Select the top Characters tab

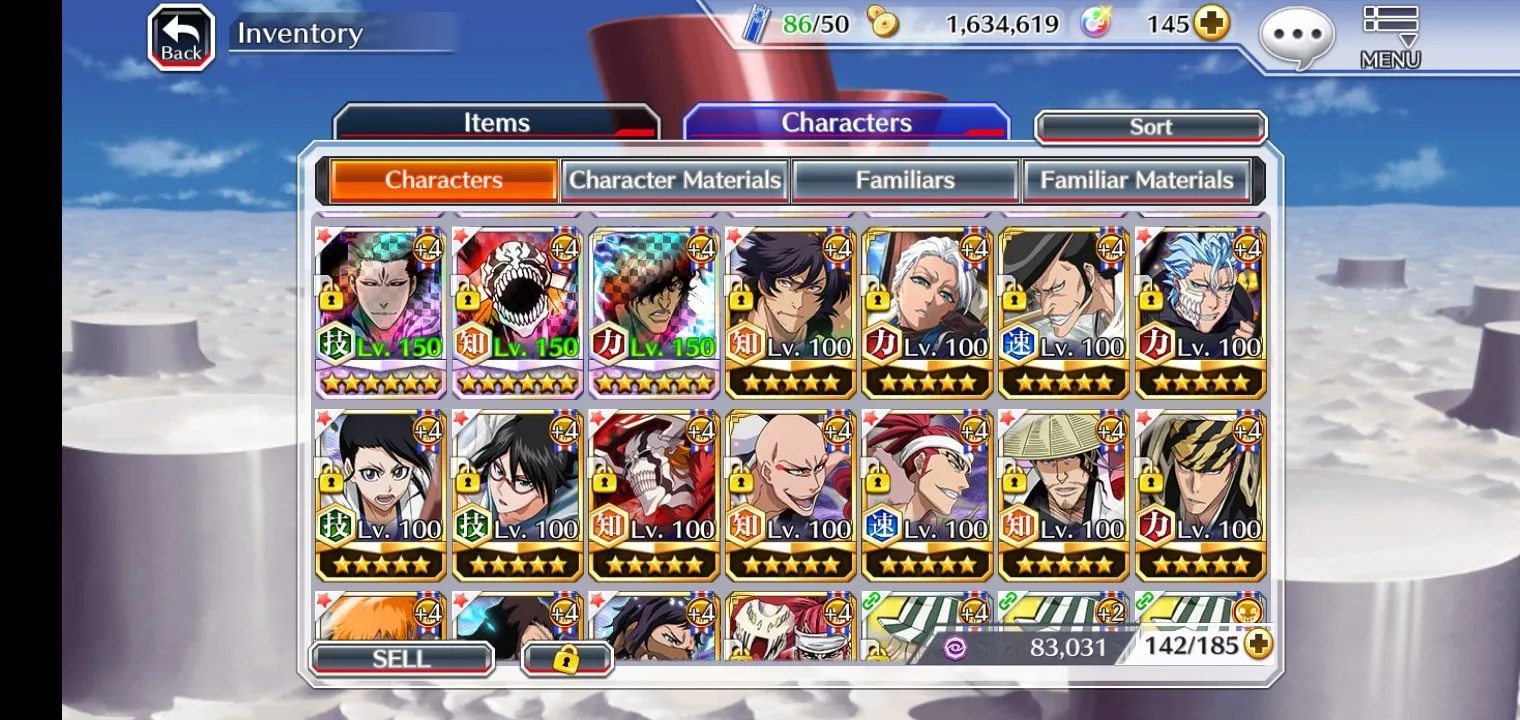[x=846, y=123]
